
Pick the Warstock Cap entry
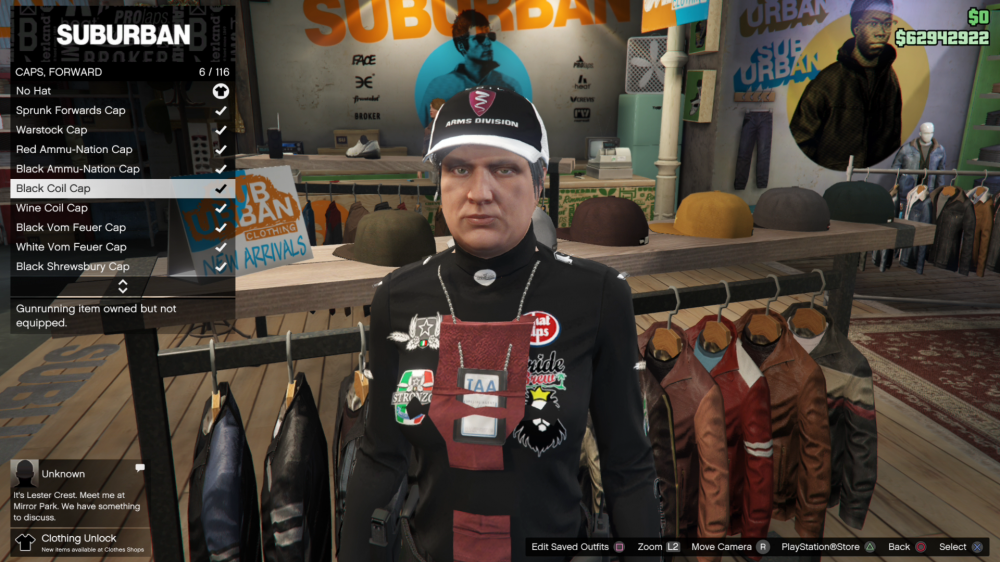(122, 130)
